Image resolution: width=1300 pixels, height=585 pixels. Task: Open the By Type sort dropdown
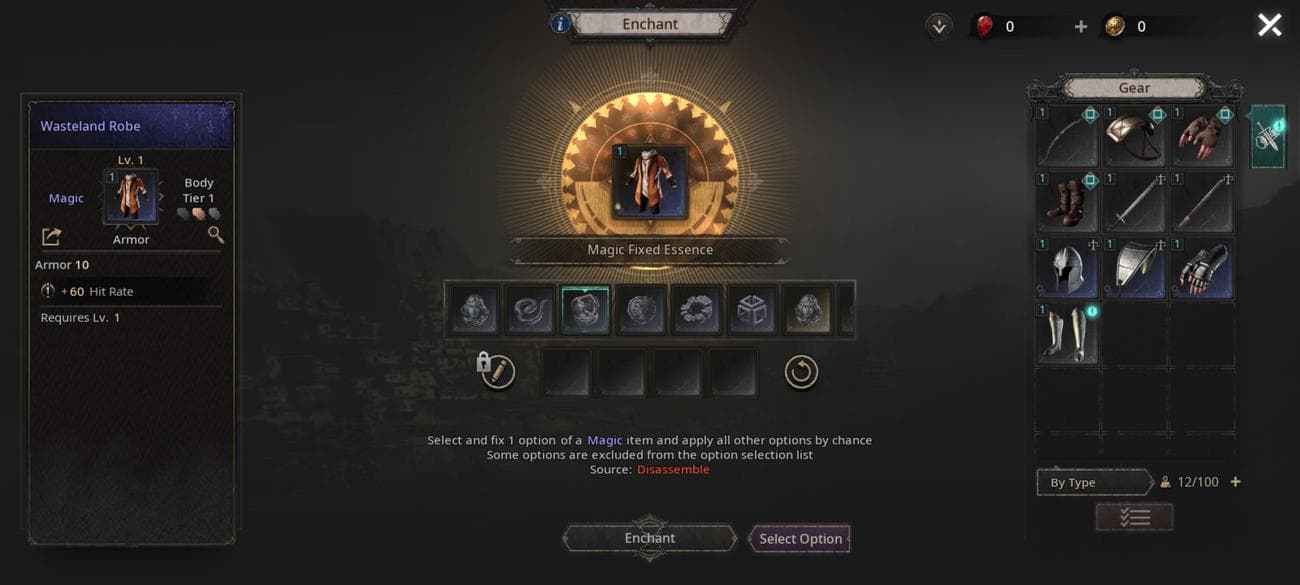click(x=1092, y=482)
